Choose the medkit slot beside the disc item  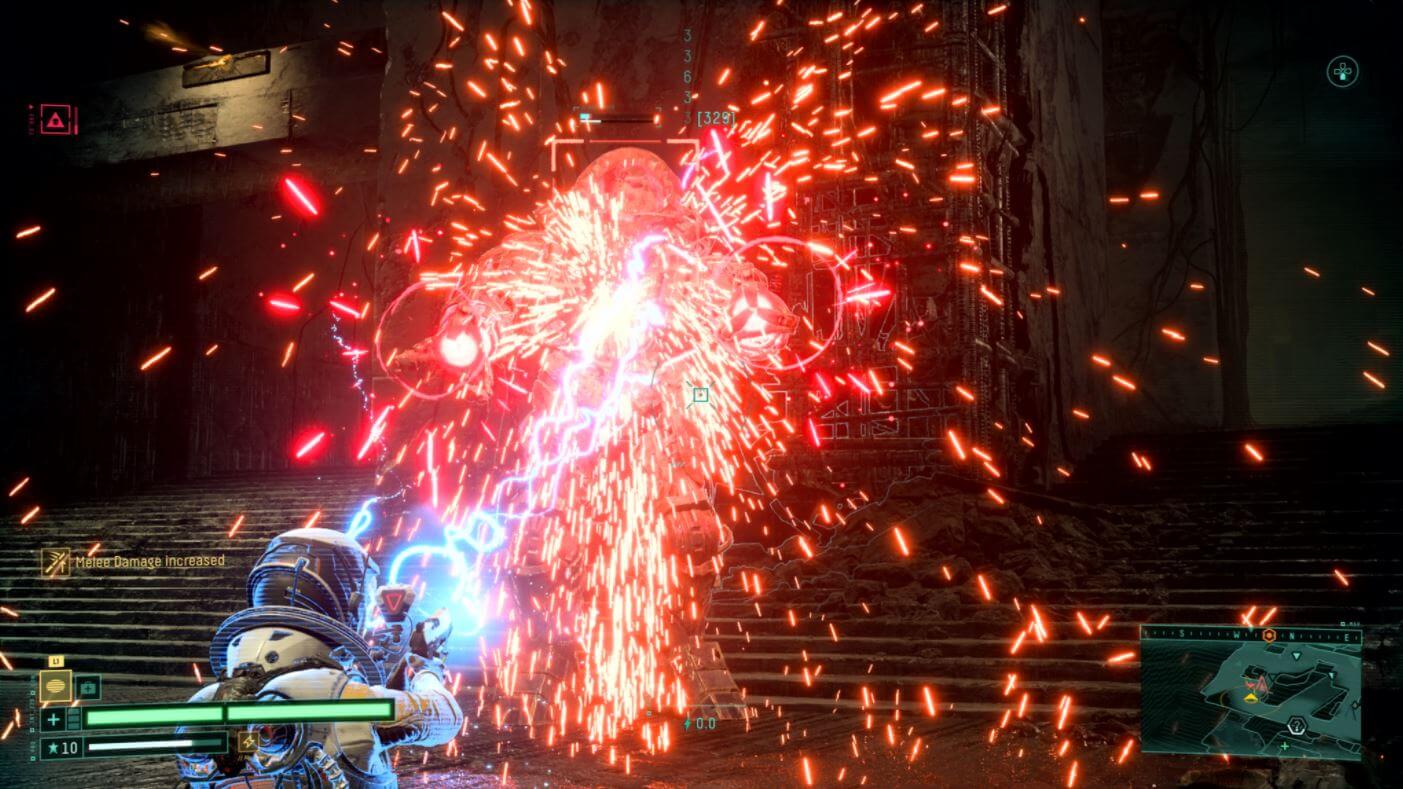click(88, 687)
